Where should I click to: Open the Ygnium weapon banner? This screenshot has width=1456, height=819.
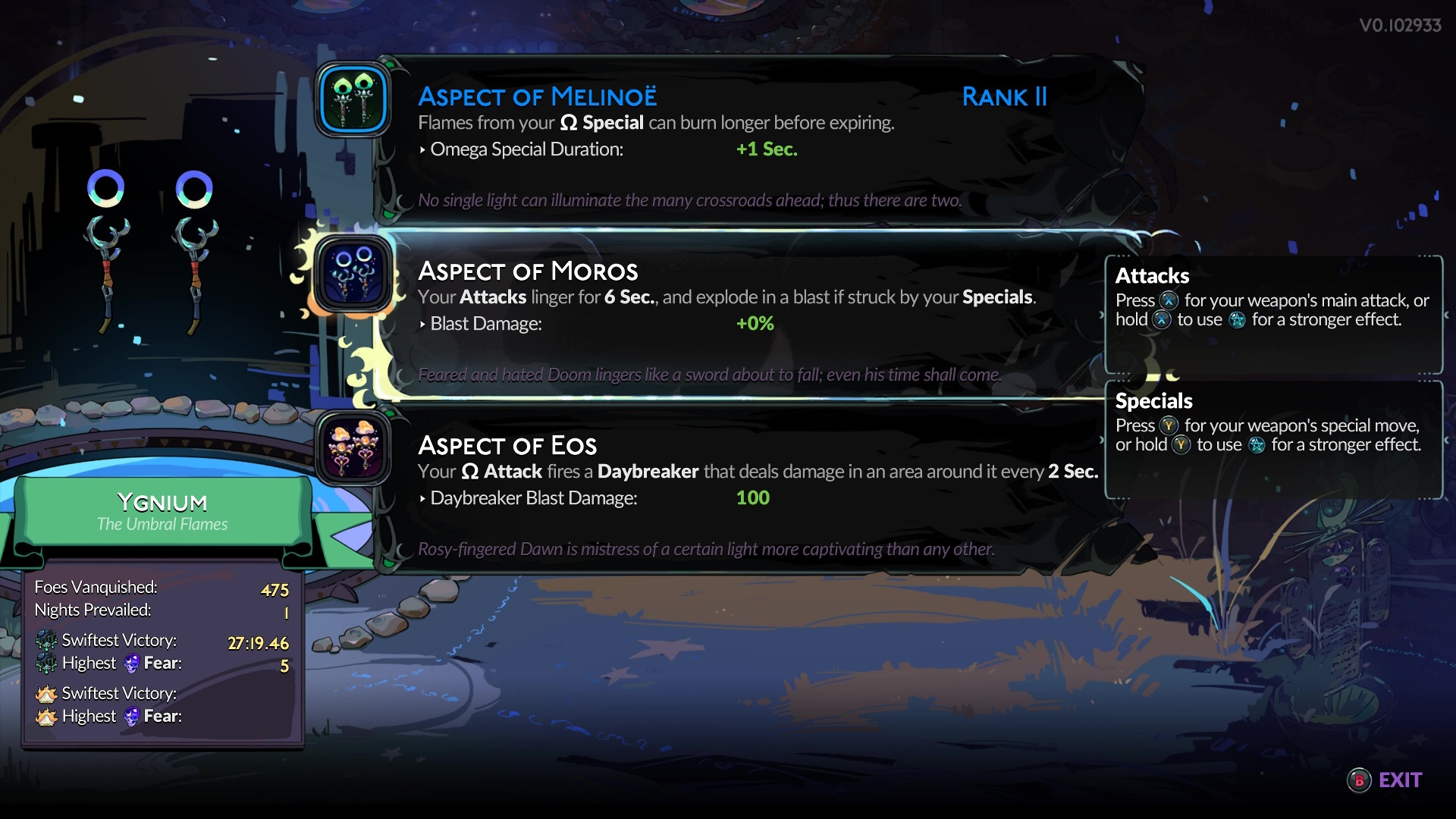click(162, 510)
